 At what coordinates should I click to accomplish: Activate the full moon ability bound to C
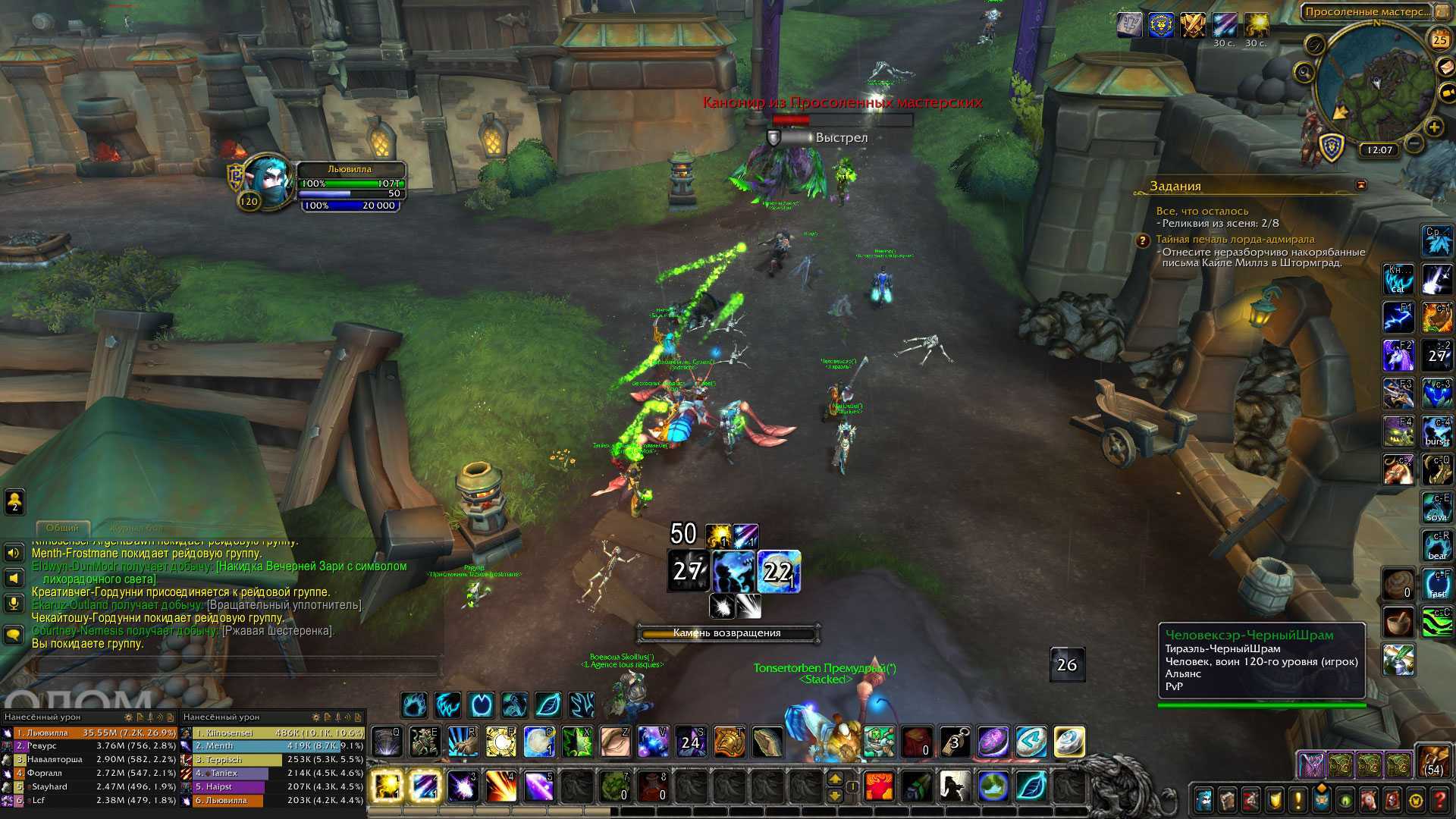pyautogui.click(x=539, y=742)
